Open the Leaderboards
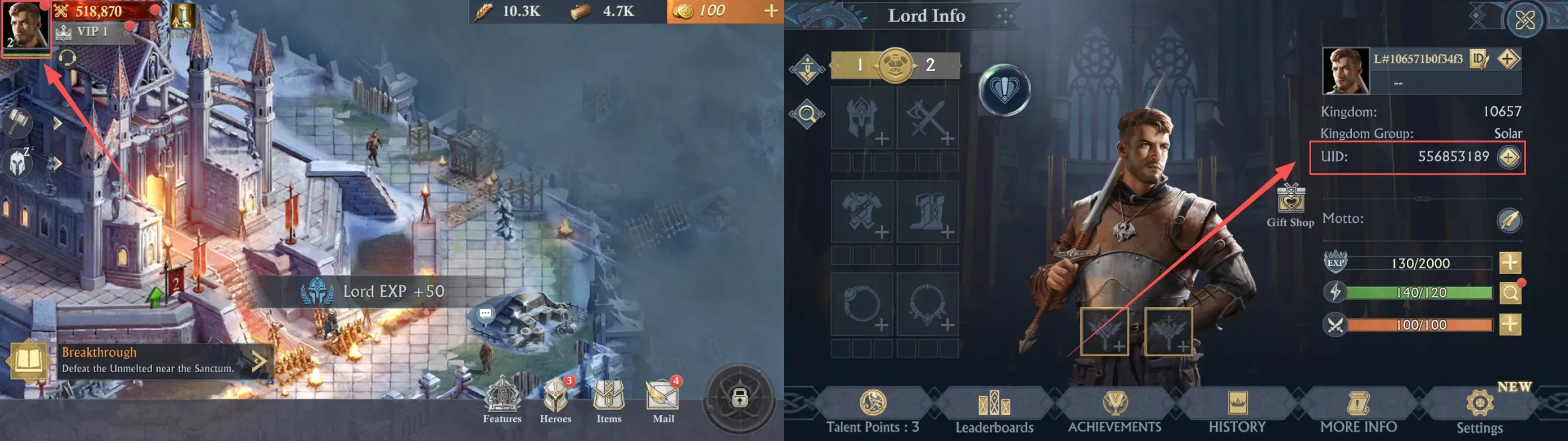Viewport: 1568px width, 441px height. click(x=994, y=412)
